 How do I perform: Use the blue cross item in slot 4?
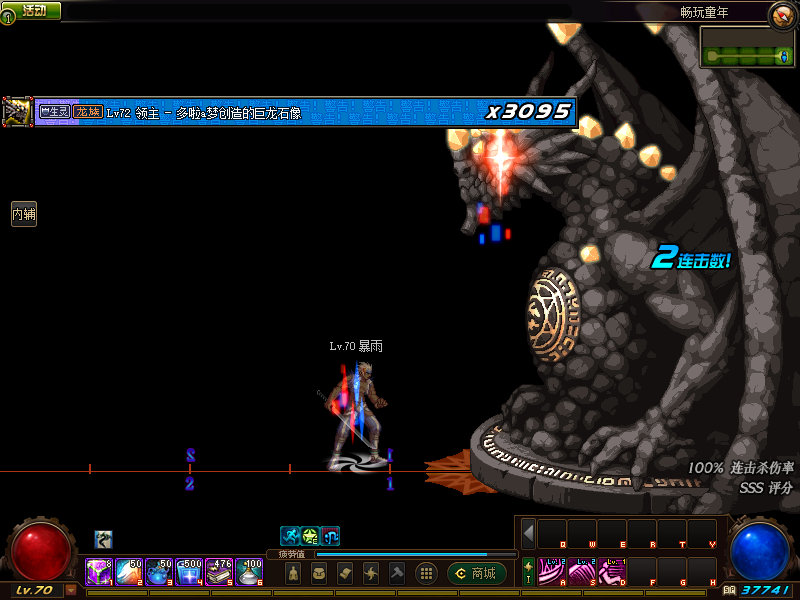pos(188,571)
